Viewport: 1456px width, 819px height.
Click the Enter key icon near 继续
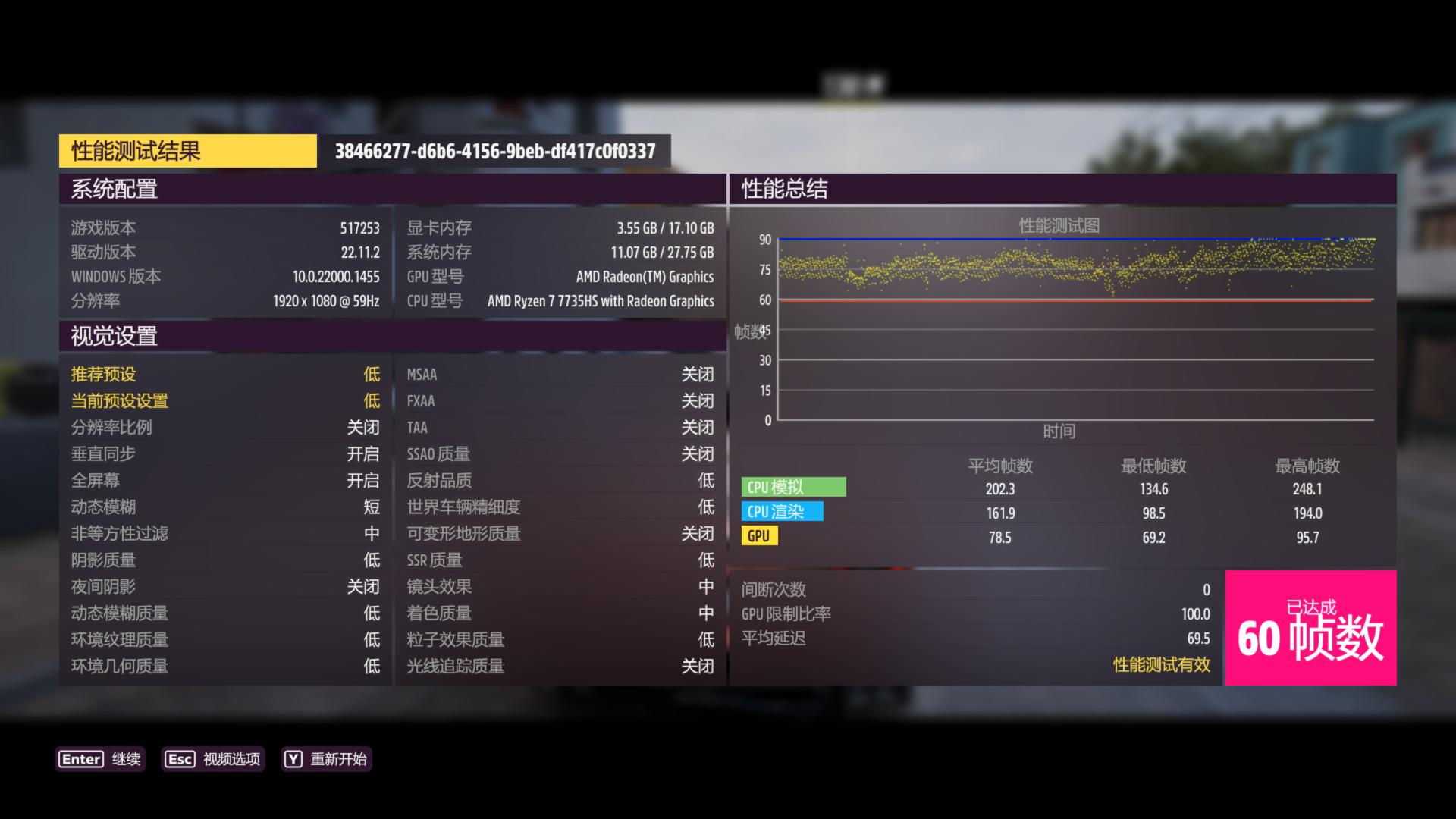(x=80, y=759)
